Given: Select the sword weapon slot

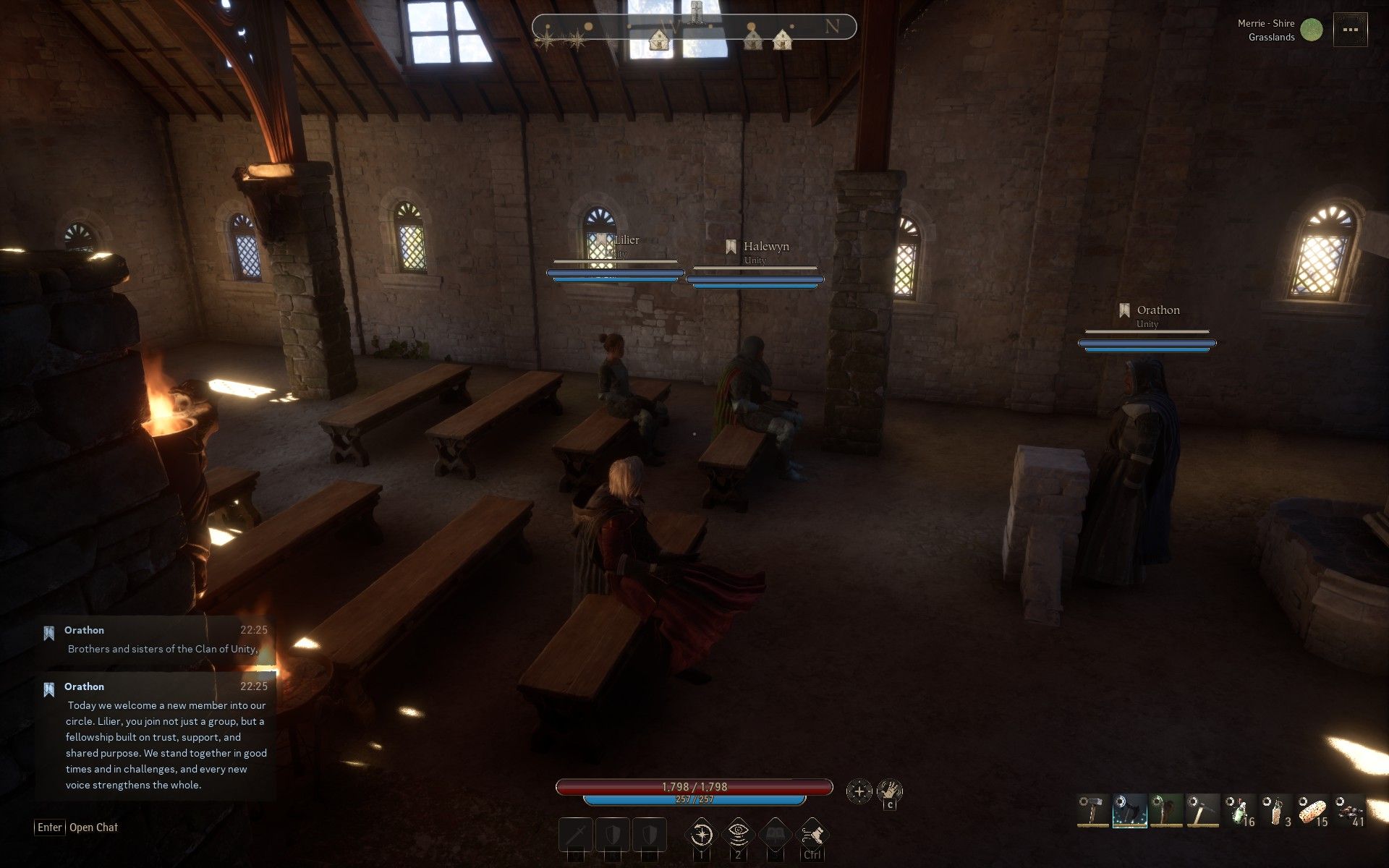Looking at the screenshot, I should [x=576, y=835].
